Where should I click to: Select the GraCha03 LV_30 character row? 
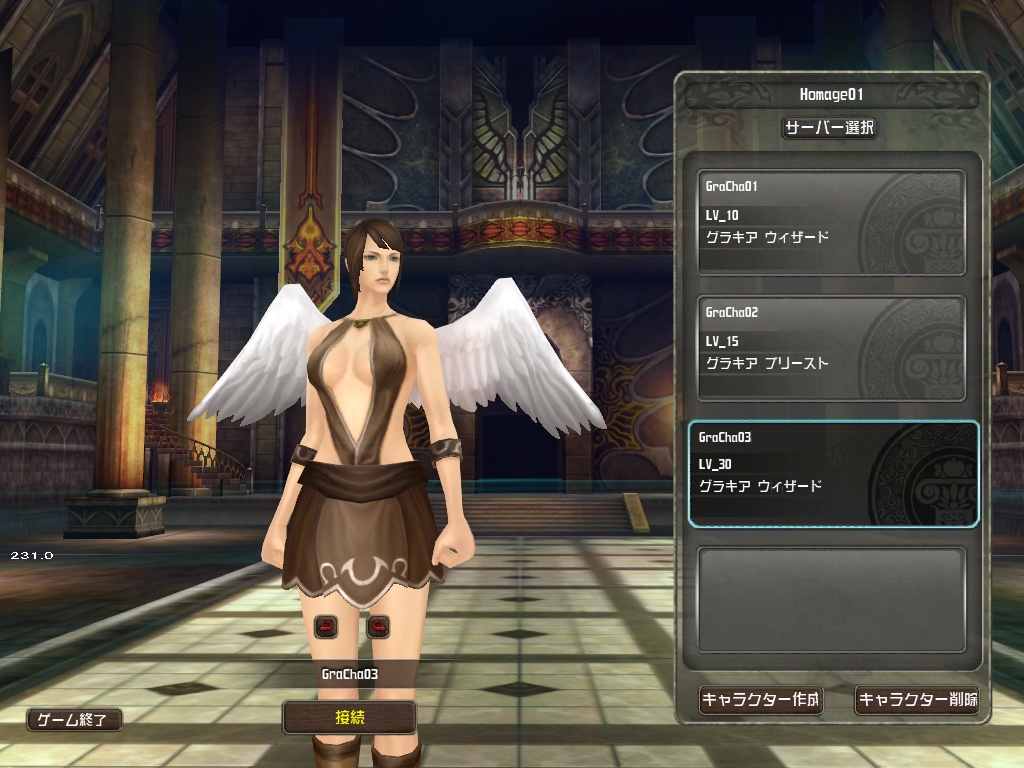(833, 474)
